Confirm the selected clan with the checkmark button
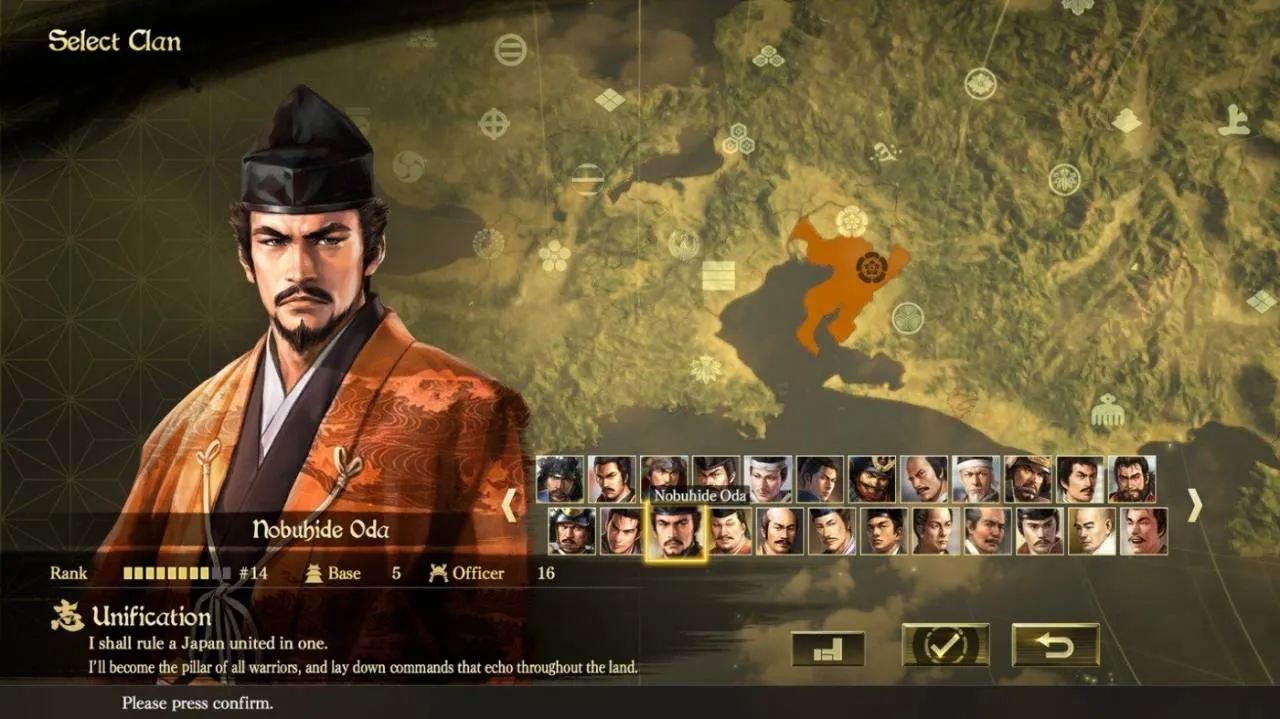The image size is (1280, 719). tap(945, 645)
